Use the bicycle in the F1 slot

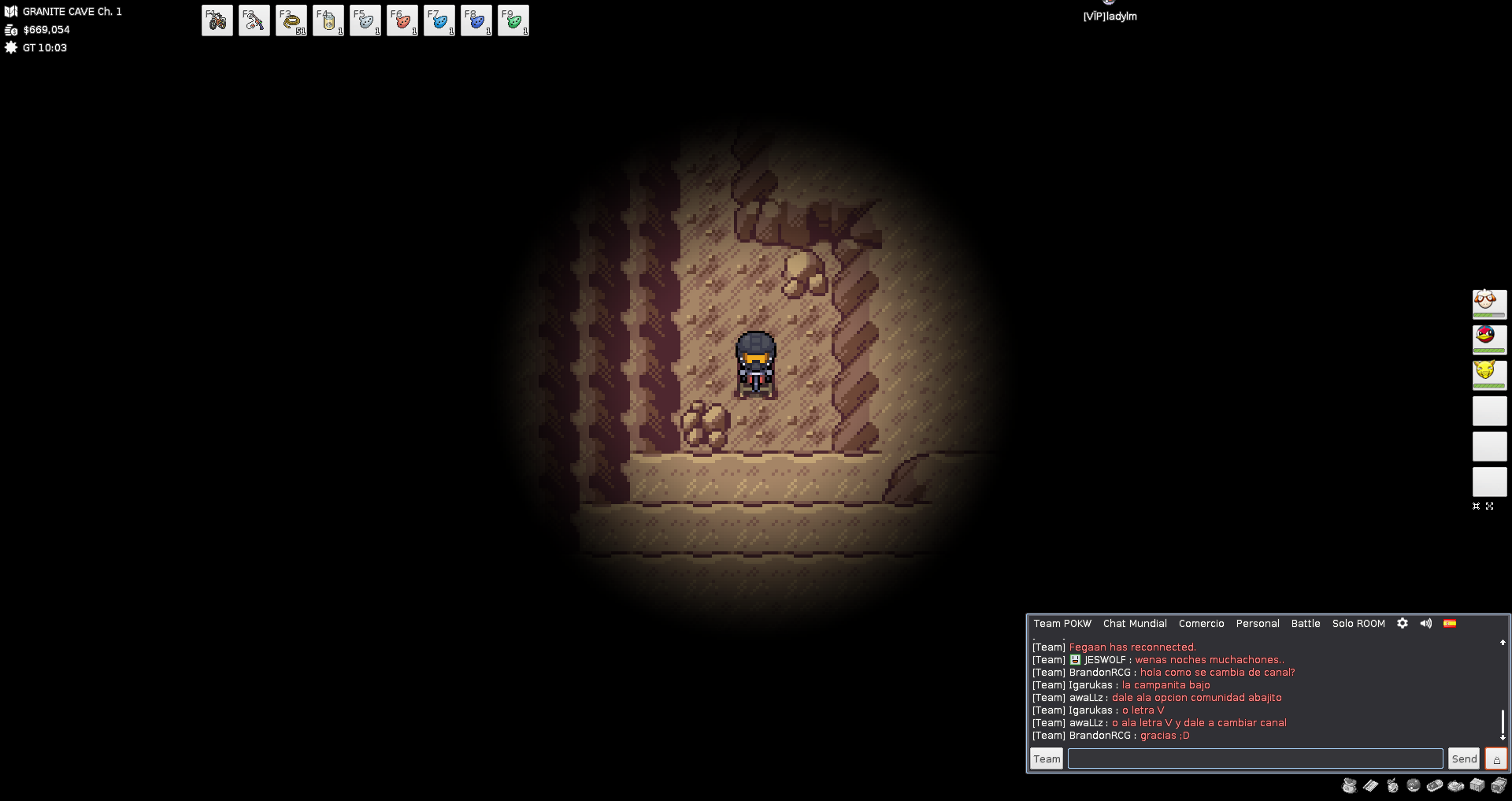click(217, 20)
